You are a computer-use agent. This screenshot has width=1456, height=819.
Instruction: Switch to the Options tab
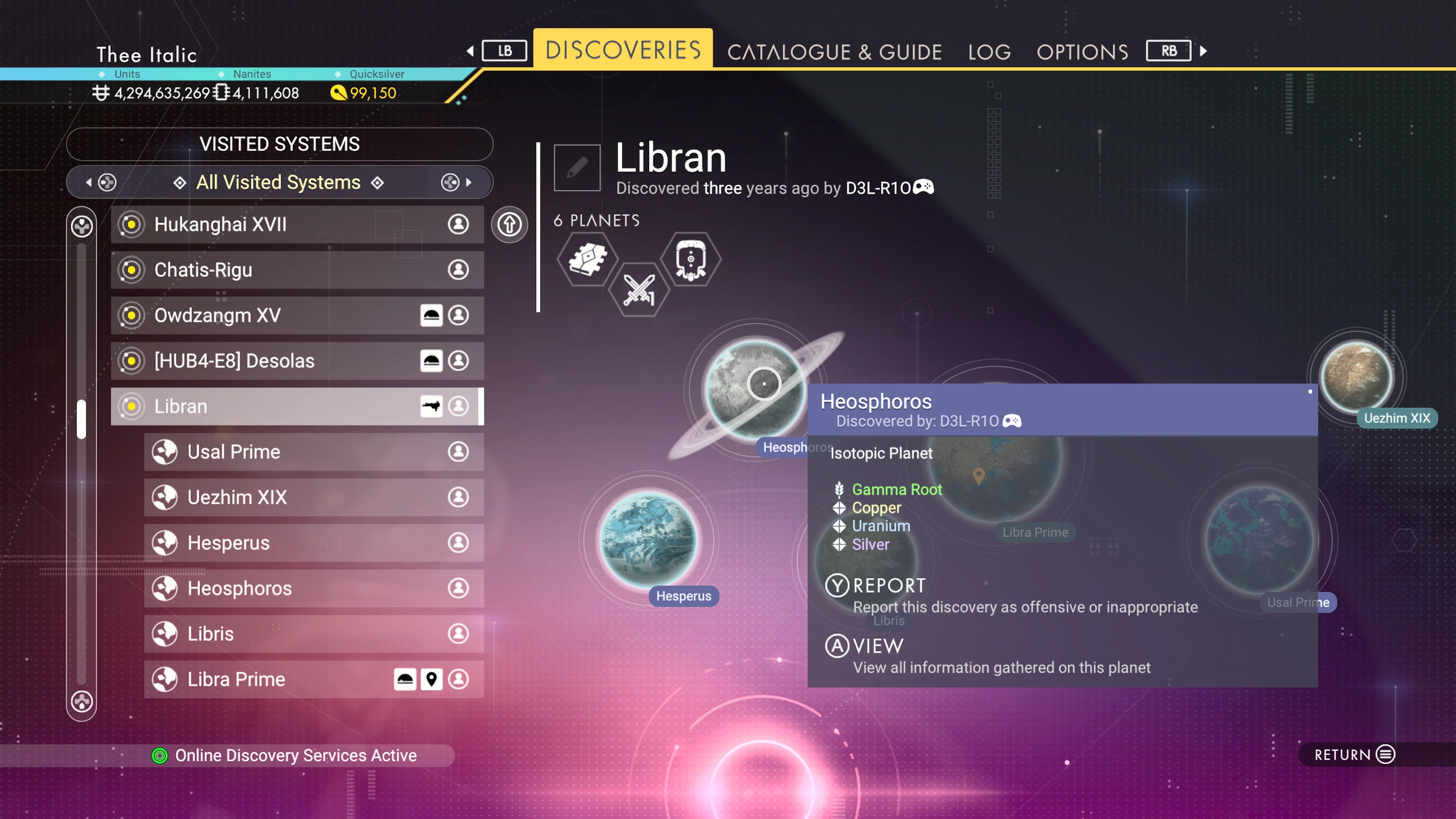pos(1082,52)
